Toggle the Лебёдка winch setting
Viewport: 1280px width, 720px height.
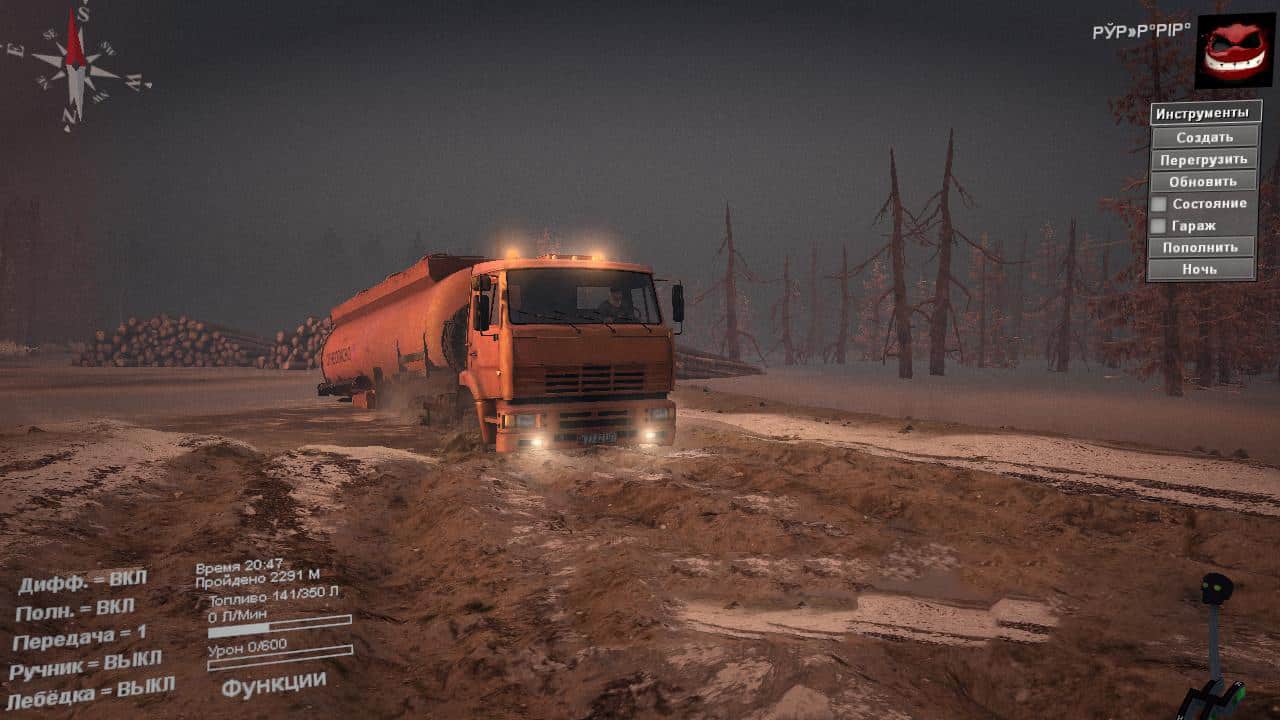(x=90, y=691)
